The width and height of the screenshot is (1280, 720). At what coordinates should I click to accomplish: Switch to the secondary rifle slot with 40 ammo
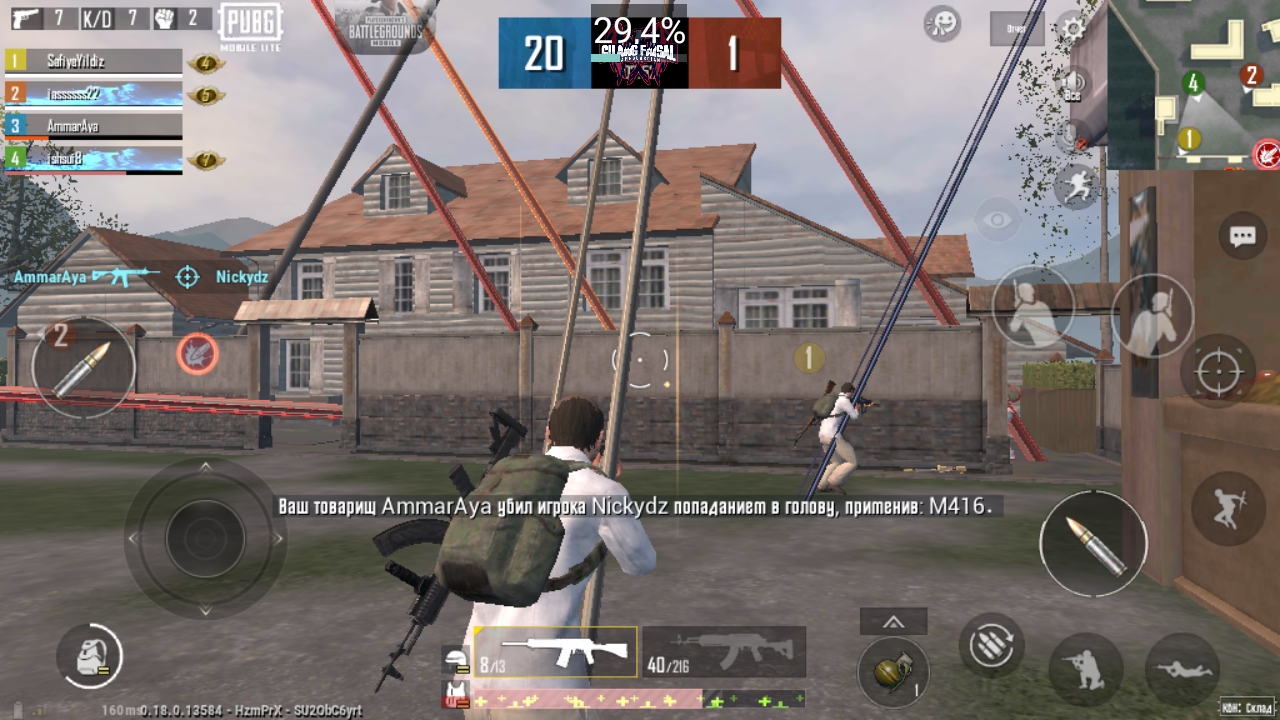[x=724, y=652]
